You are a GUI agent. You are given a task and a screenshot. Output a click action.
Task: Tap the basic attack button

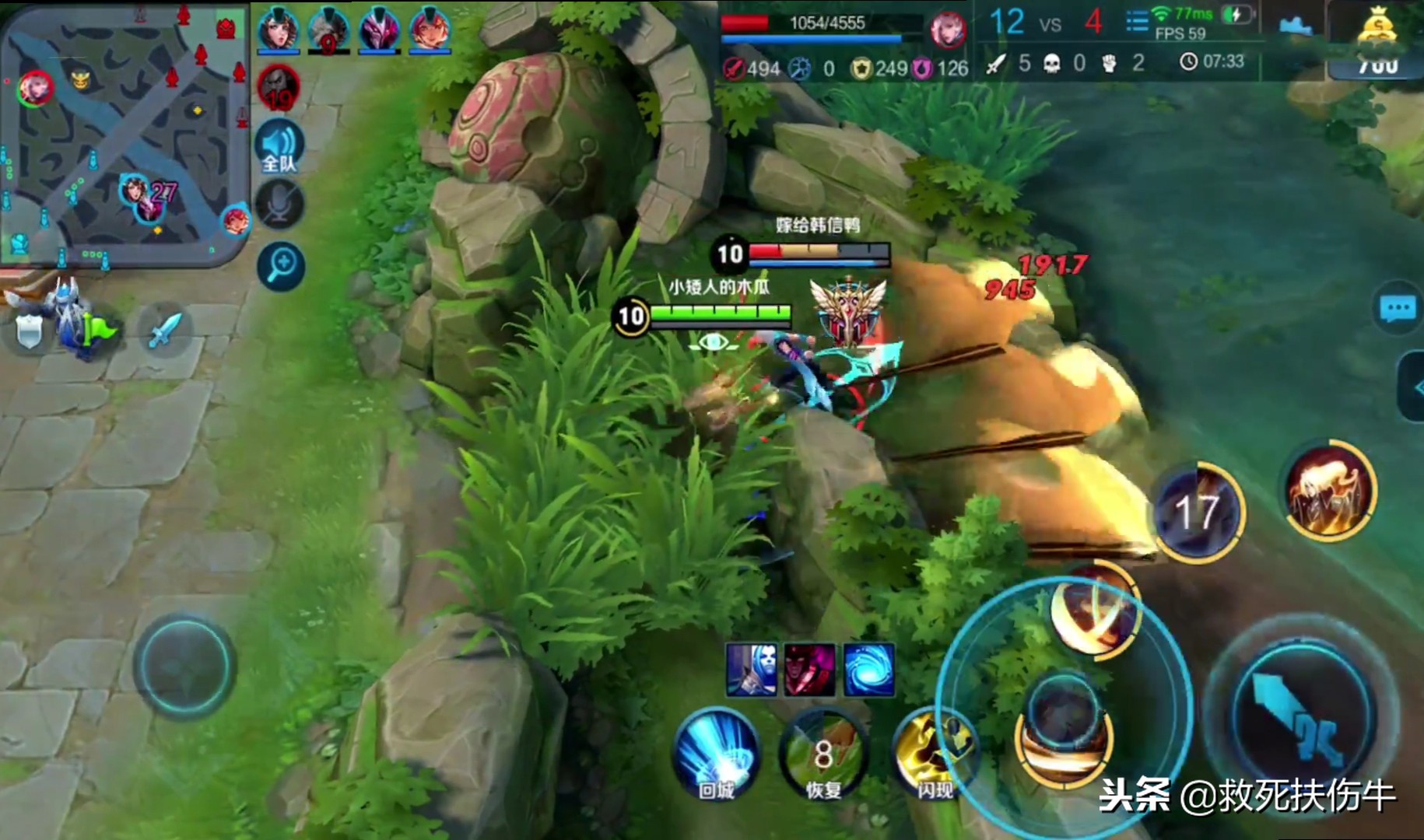(1301, 712)
